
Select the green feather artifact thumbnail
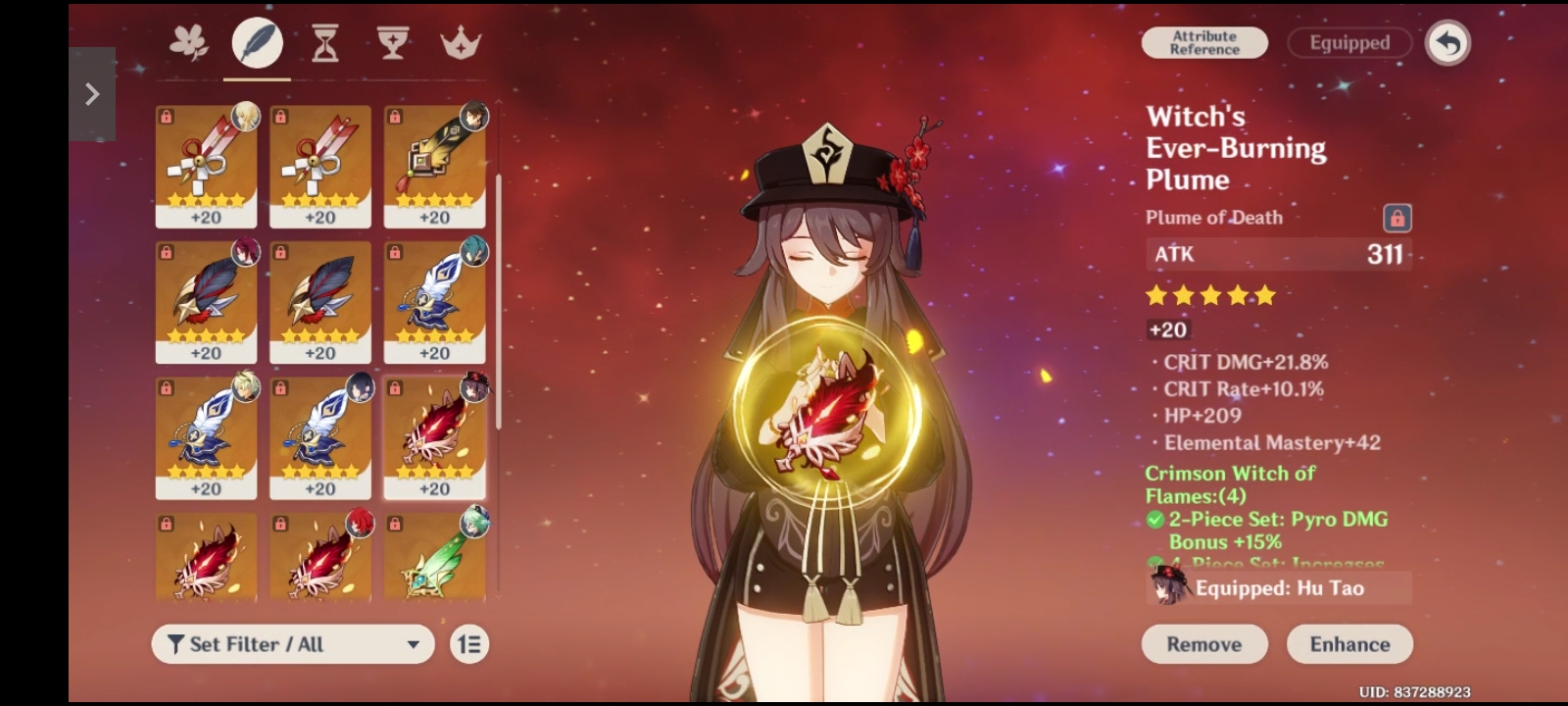(x=434, y=559)
